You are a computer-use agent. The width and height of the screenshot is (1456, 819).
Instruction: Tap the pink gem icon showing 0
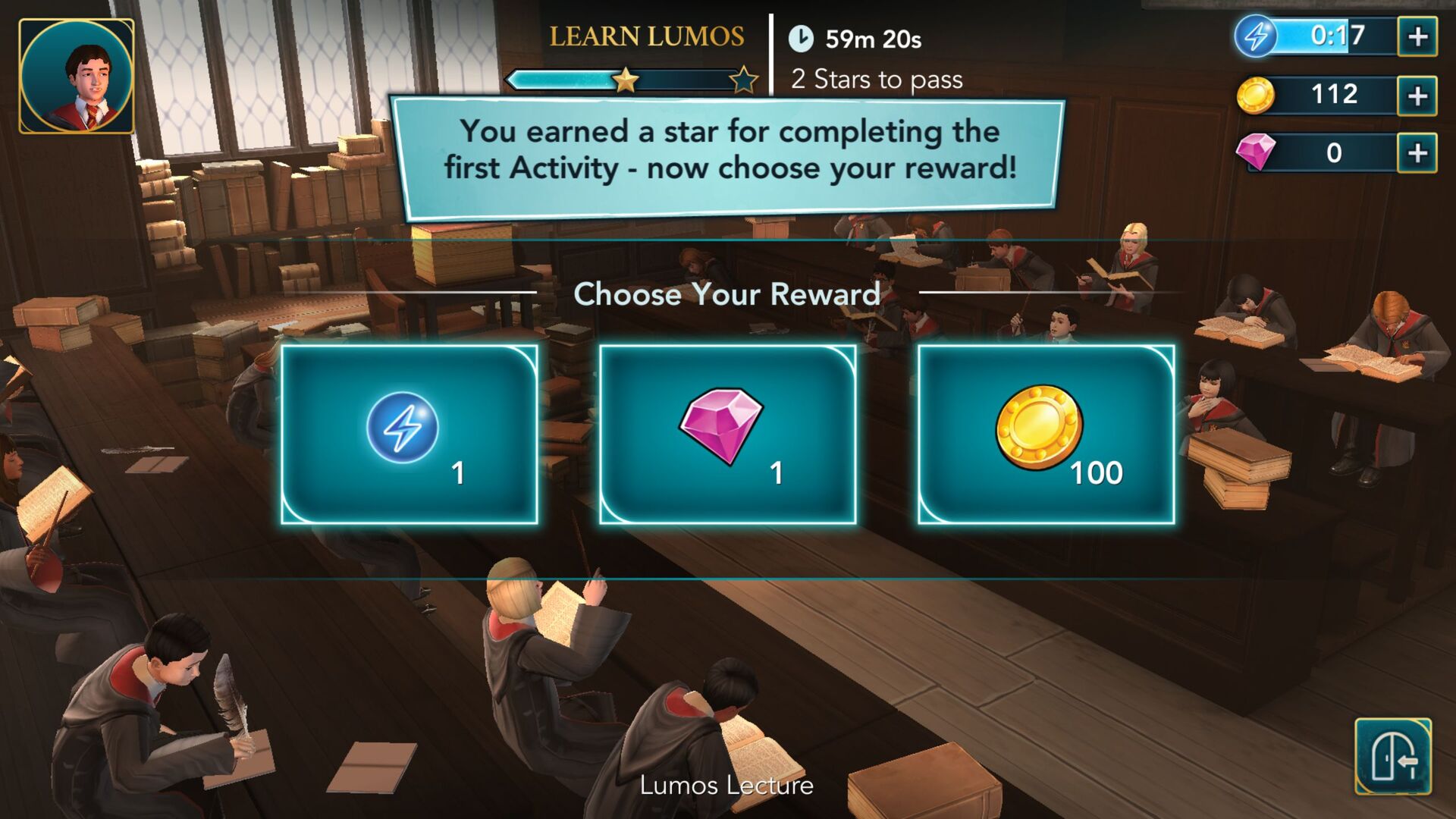[1256, 153]
